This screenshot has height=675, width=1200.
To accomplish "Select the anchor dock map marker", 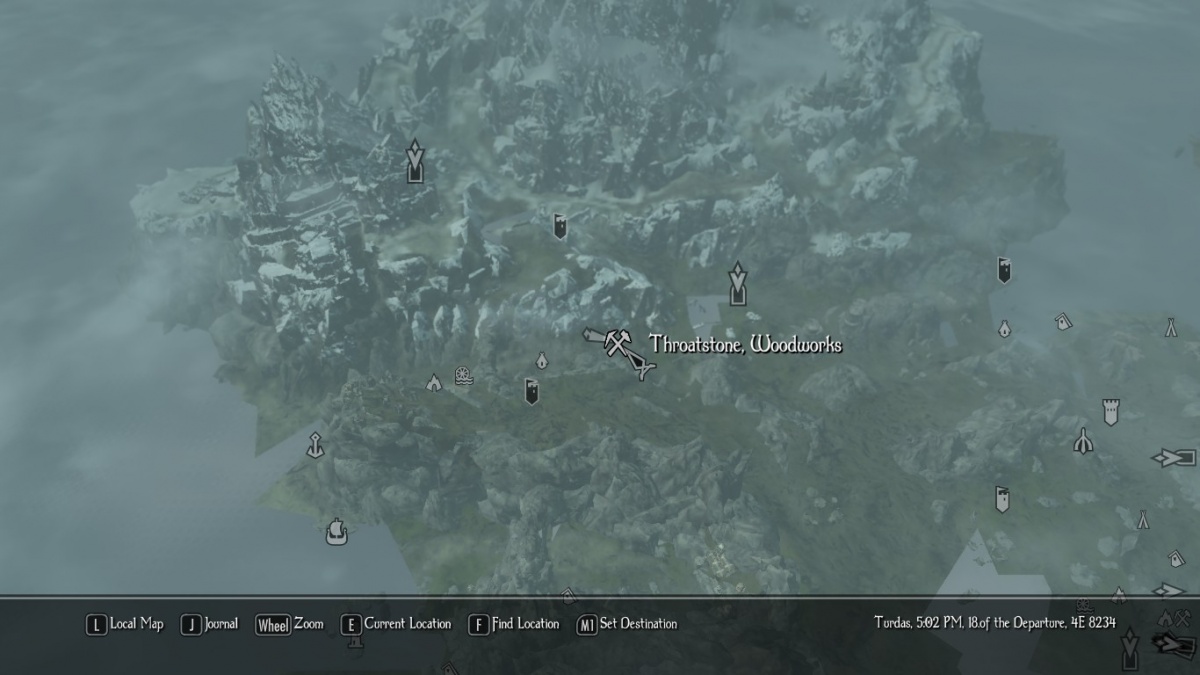I will [x=316, y=444].
